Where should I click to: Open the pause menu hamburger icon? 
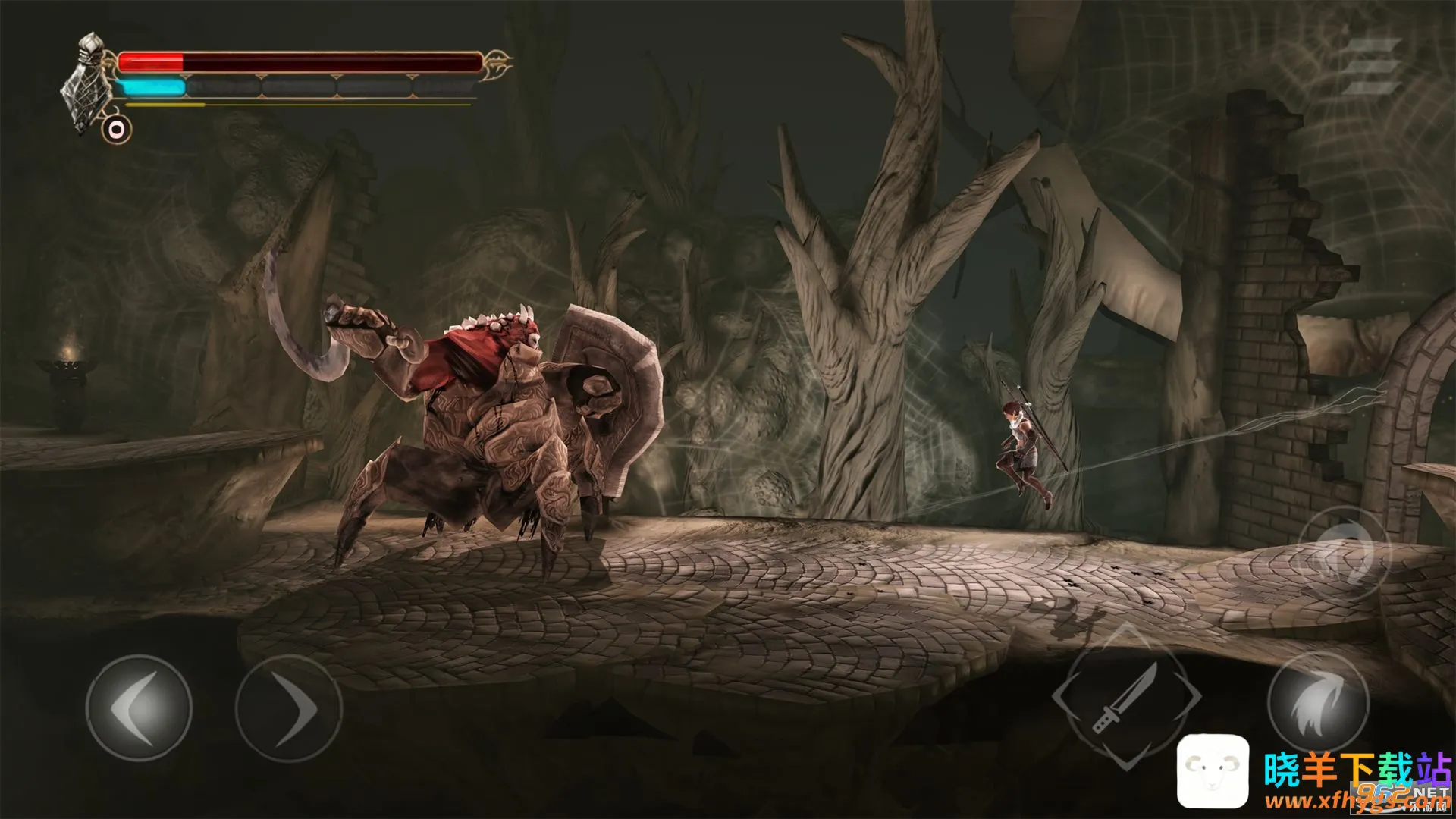(x=1371, y=67)
